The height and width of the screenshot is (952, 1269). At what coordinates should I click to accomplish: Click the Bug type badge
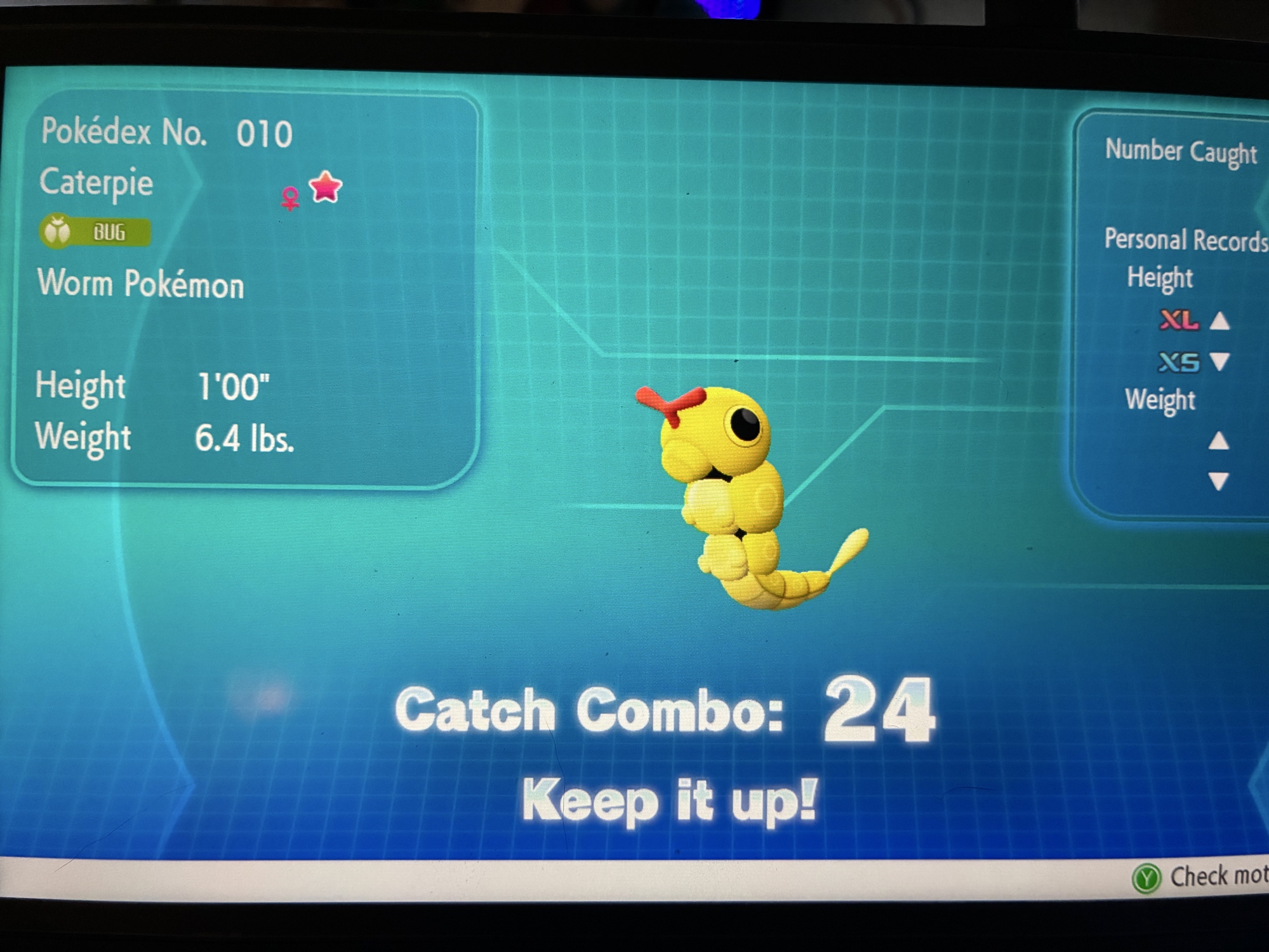95,232
